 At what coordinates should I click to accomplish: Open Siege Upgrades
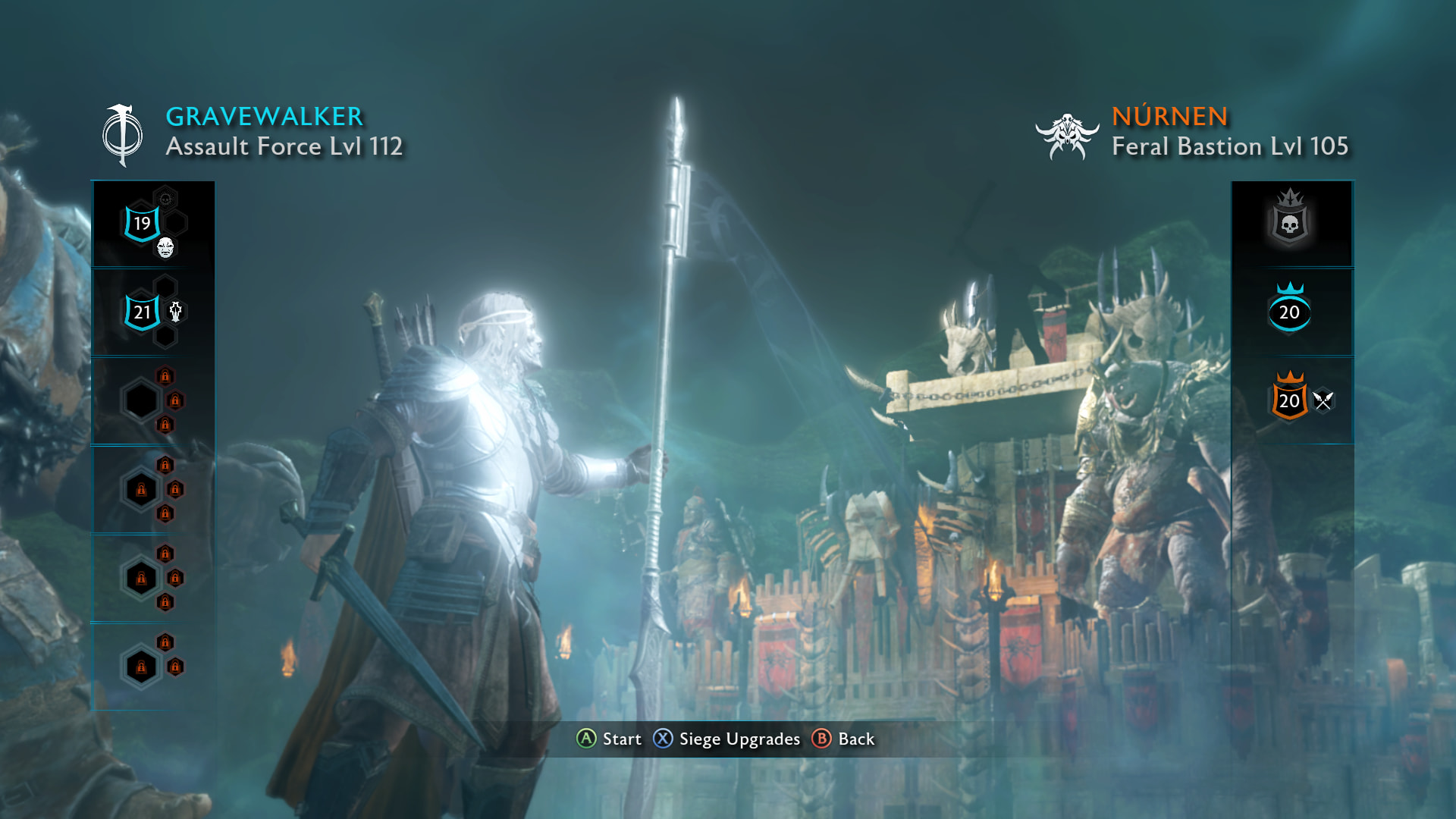click(x=726, y=739)
